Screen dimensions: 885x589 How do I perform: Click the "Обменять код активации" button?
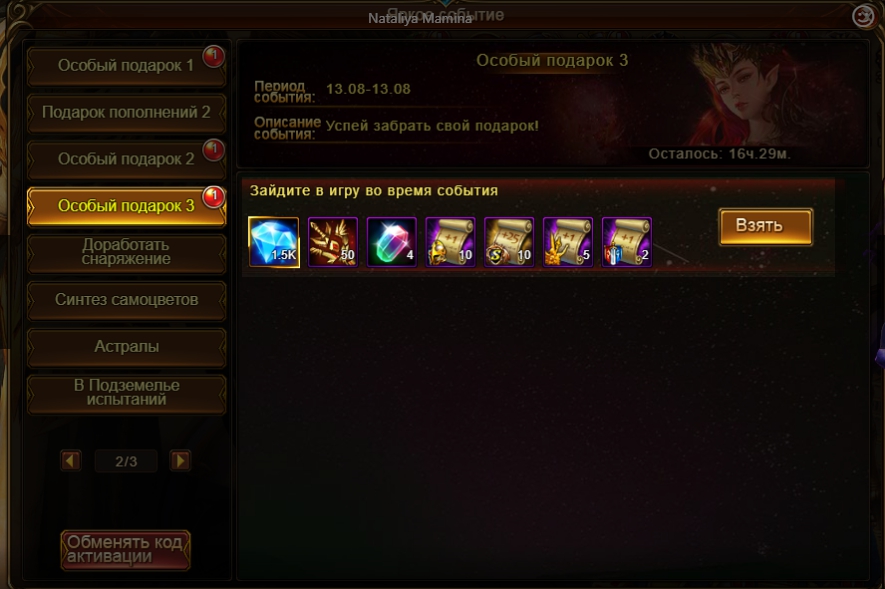(125, 549)
